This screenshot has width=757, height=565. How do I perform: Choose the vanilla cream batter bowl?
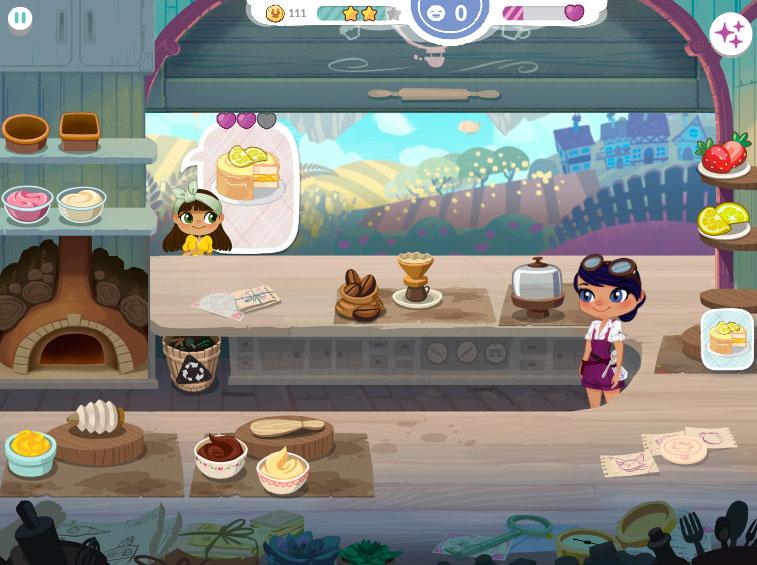[x=81, y=203]
